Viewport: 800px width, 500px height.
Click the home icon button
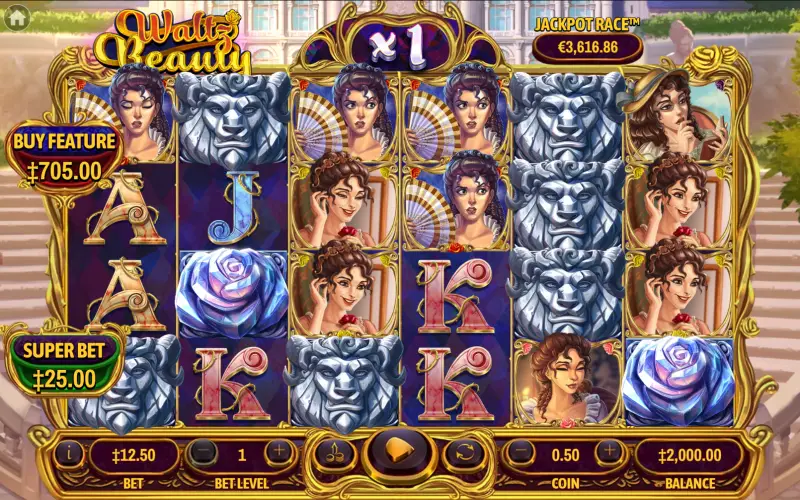coord(17,16)
